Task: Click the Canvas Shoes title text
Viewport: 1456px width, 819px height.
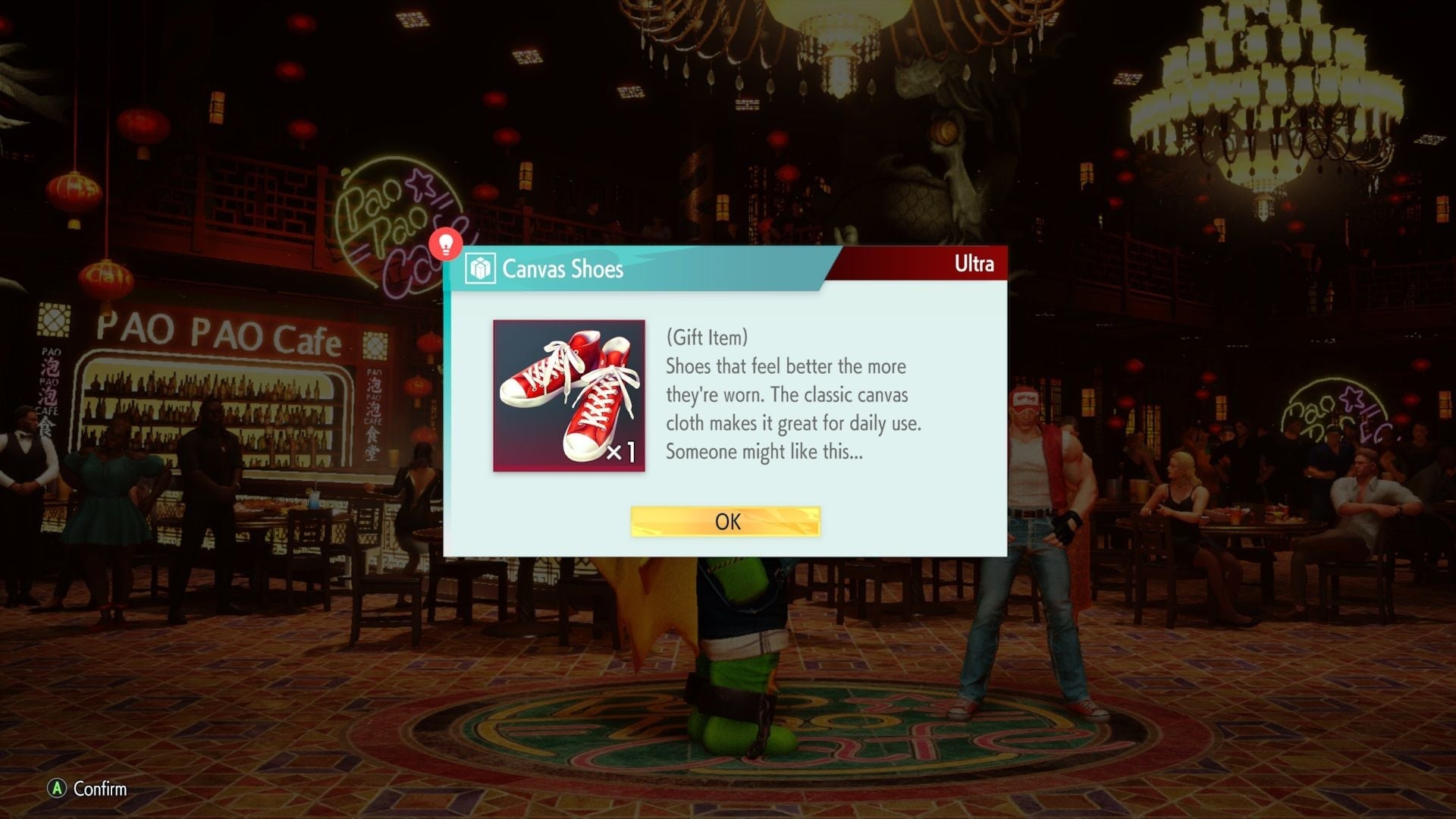Action: (563, 269)
